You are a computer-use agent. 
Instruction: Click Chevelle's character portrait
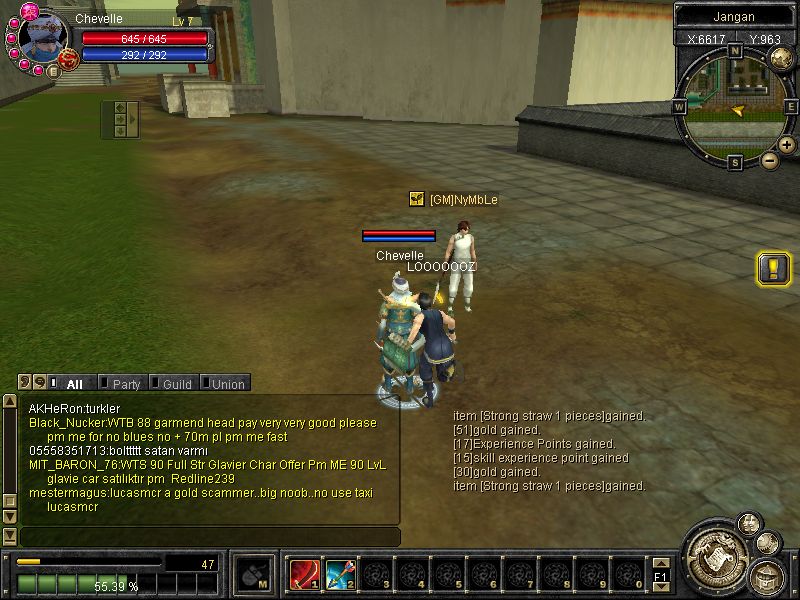42,36
